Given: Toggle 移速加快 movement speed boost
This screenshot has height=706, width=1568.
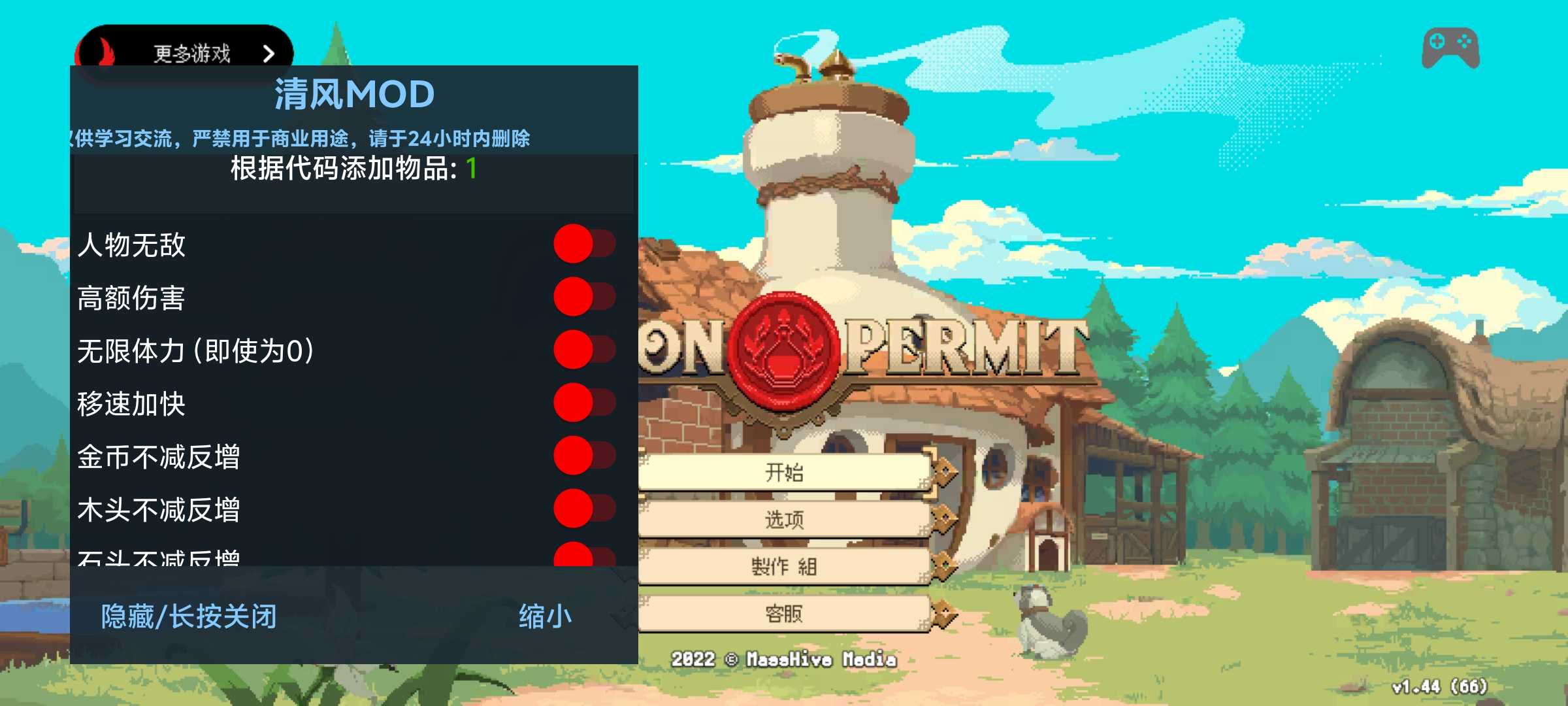Looking at the screenshot, I should 583,403.
